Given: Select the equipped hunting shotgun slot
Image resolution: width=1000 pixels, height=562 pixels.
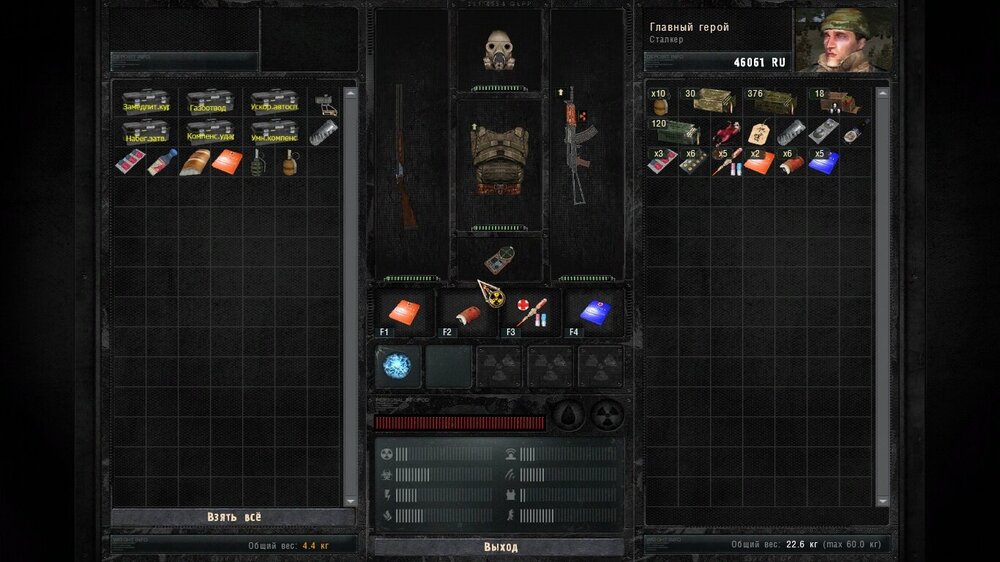Looking at the screenshot, I should pyautogui.click(x=404, y=155).
